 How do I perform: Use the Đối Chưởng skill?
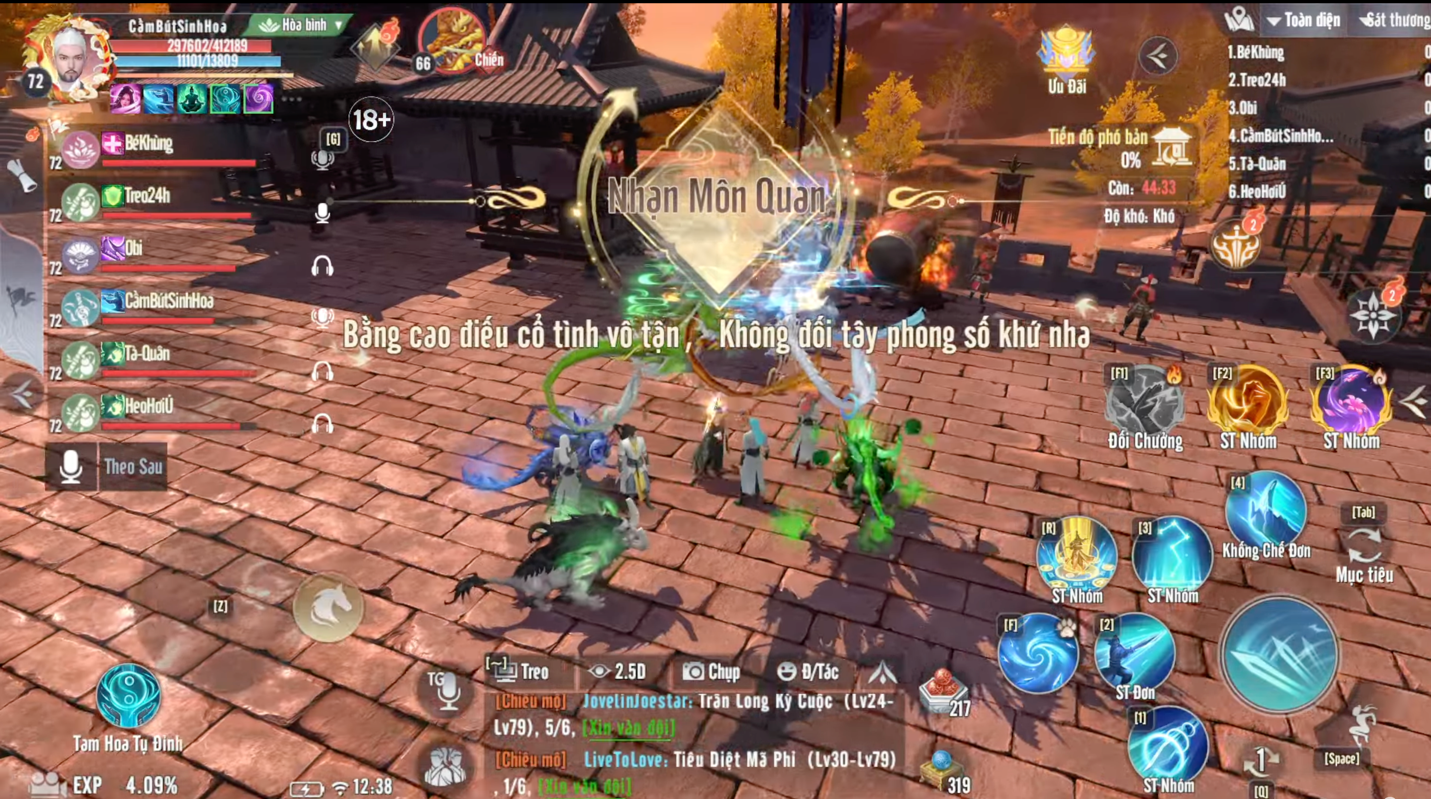click(x=1145, y=402)
